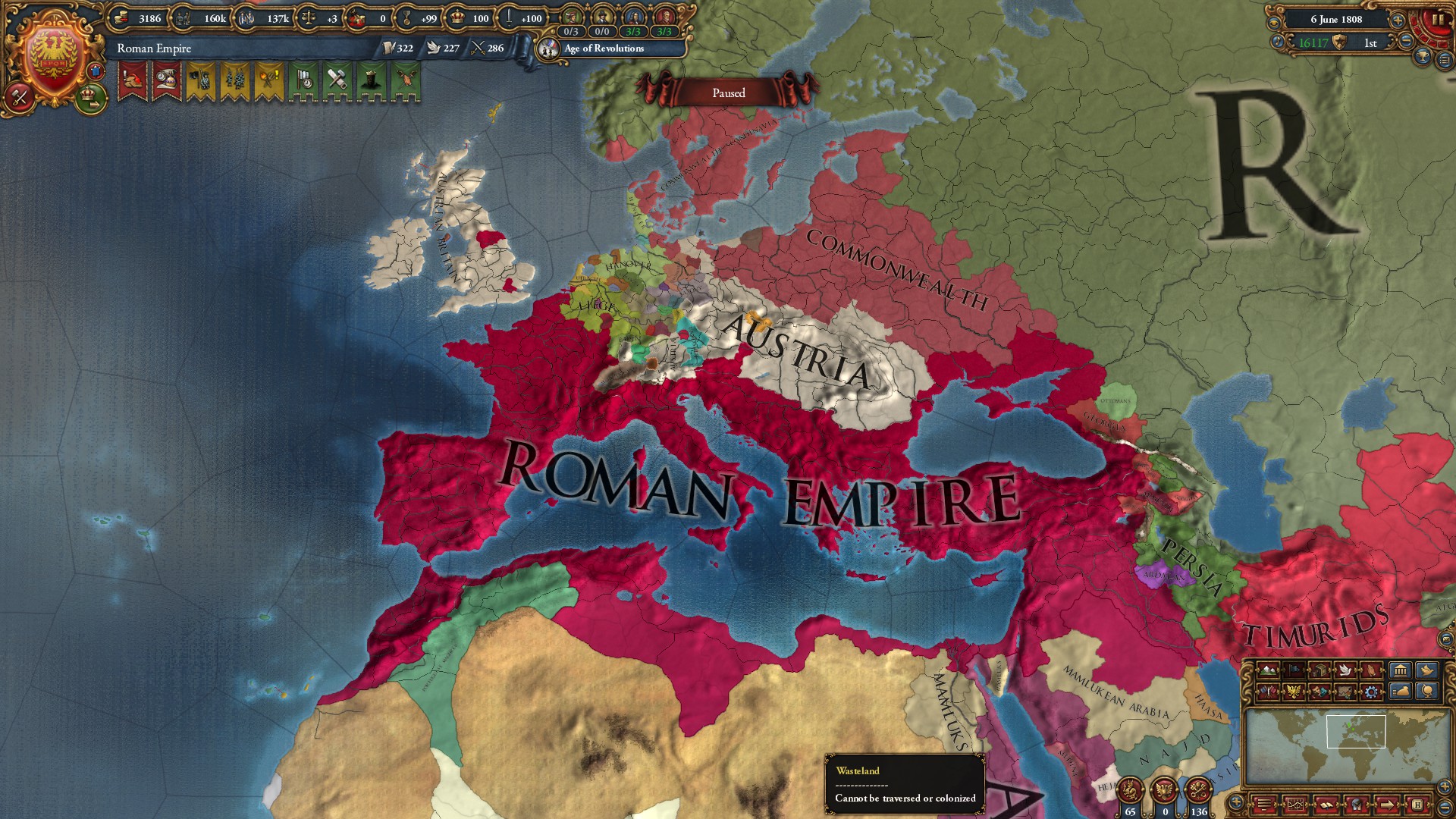This screenshot has height=819, width=1456.
Task: View great powers via the helmet icon
Action: click(x=1355, y=805)
